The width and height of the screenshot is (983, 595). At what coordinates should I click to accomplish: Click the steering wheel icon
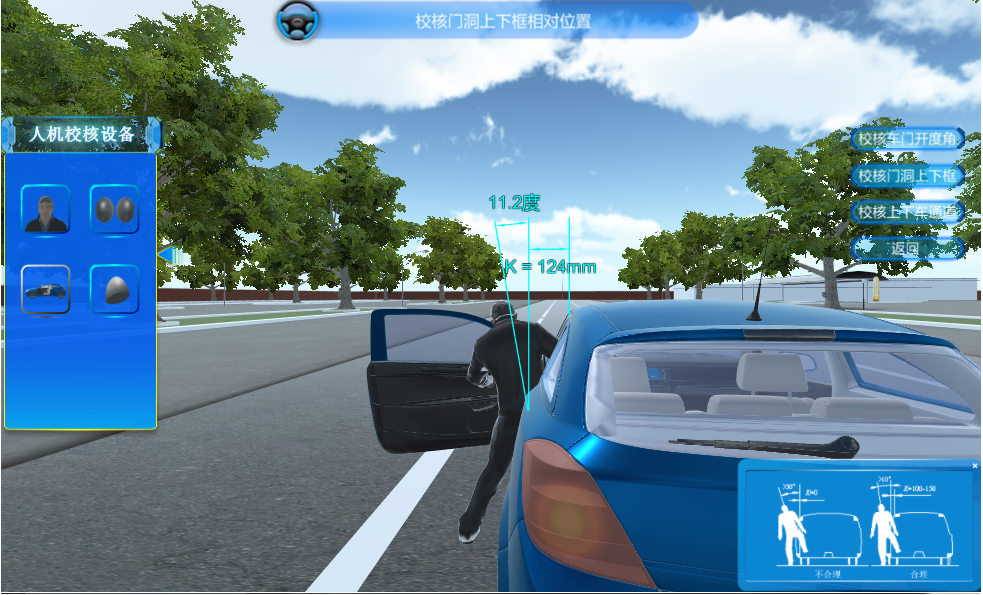click(x=296, y=20)
